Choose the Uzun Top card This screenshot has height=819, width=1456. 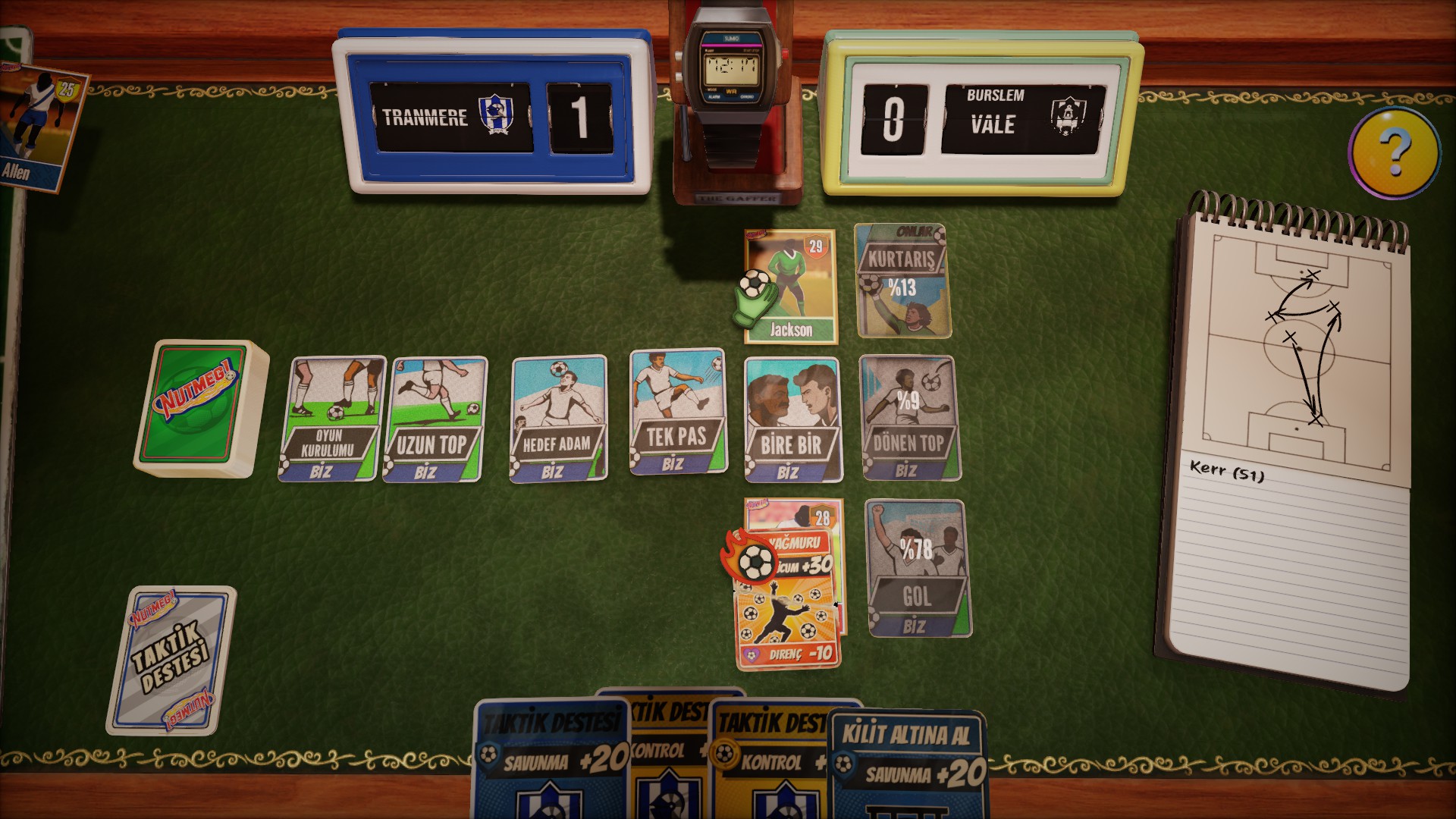[x=435, y=419]
